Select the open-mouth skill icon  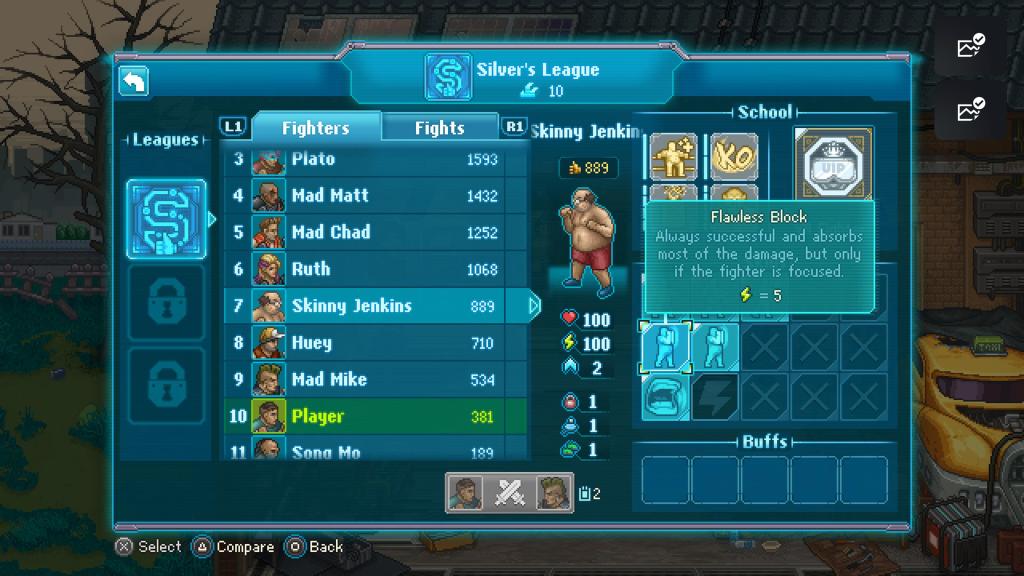click(665, 396)
